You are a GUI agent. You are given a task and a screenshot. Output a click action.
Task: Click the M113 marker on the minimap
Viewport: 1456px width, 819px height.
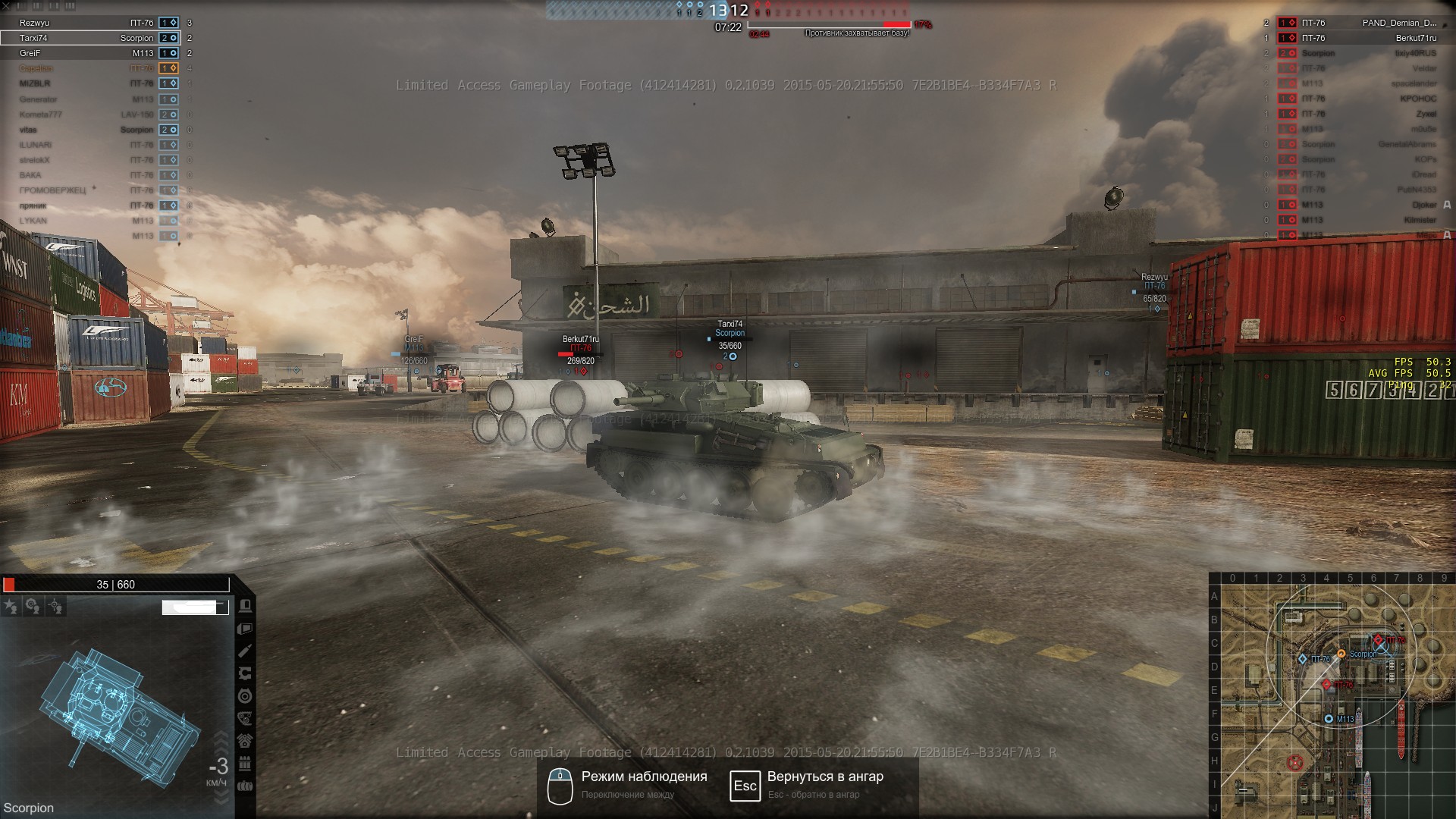click(x=1329, y=718)
